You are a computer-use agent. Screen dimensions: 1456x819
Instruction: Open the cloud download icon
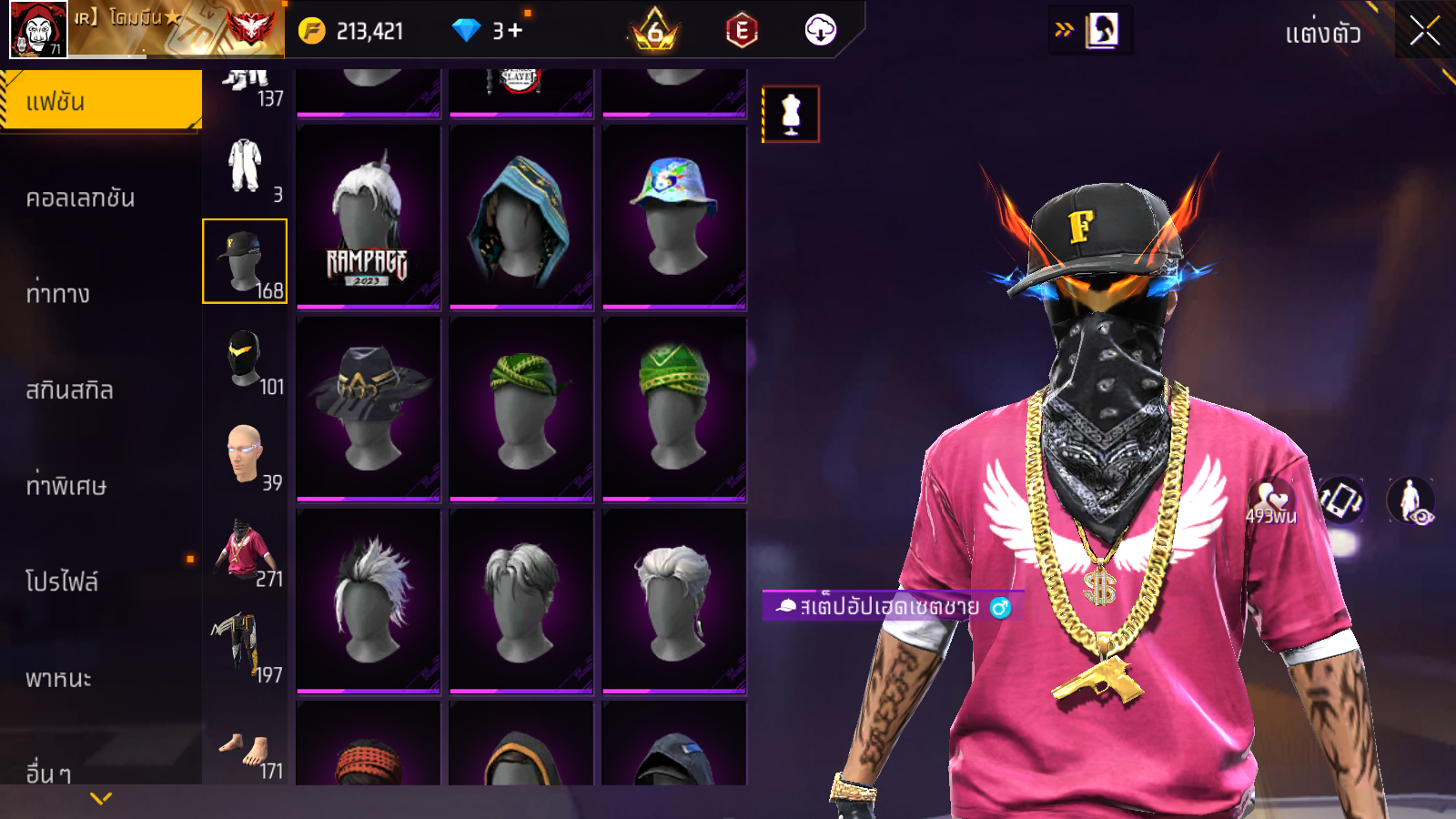[820, 31]
